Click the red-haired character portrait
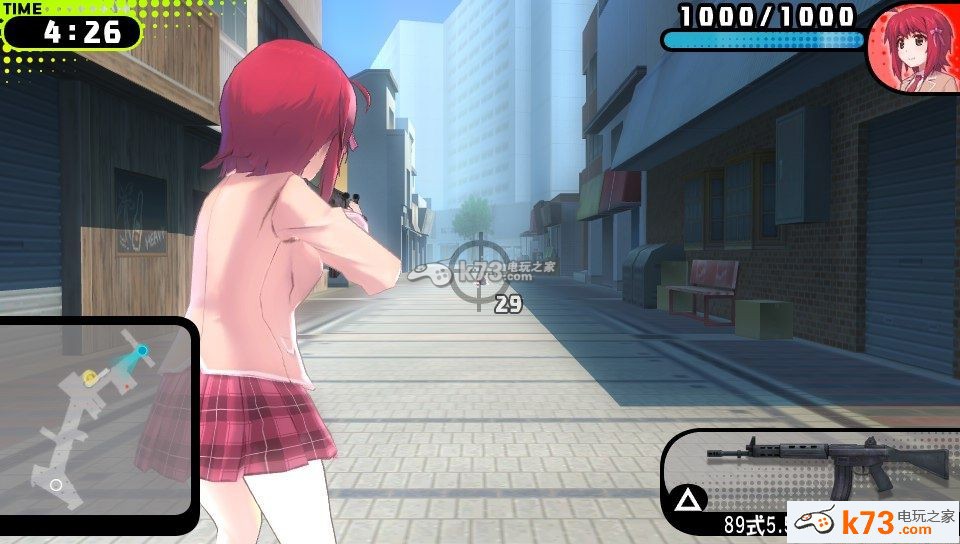 911,50
